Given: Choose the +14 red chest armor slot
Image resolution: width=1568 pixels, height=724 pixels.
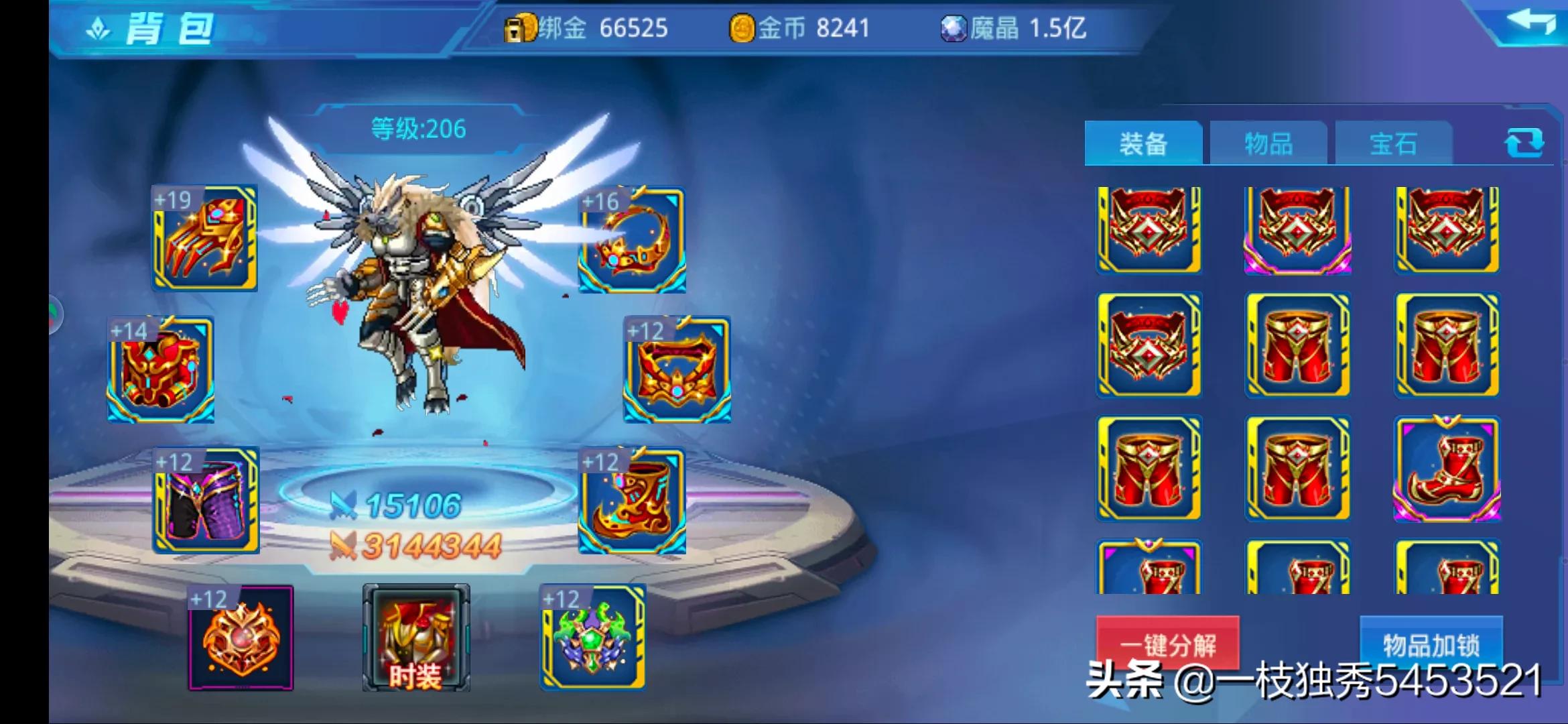Looking at the screenshot, I should point(161,370).
